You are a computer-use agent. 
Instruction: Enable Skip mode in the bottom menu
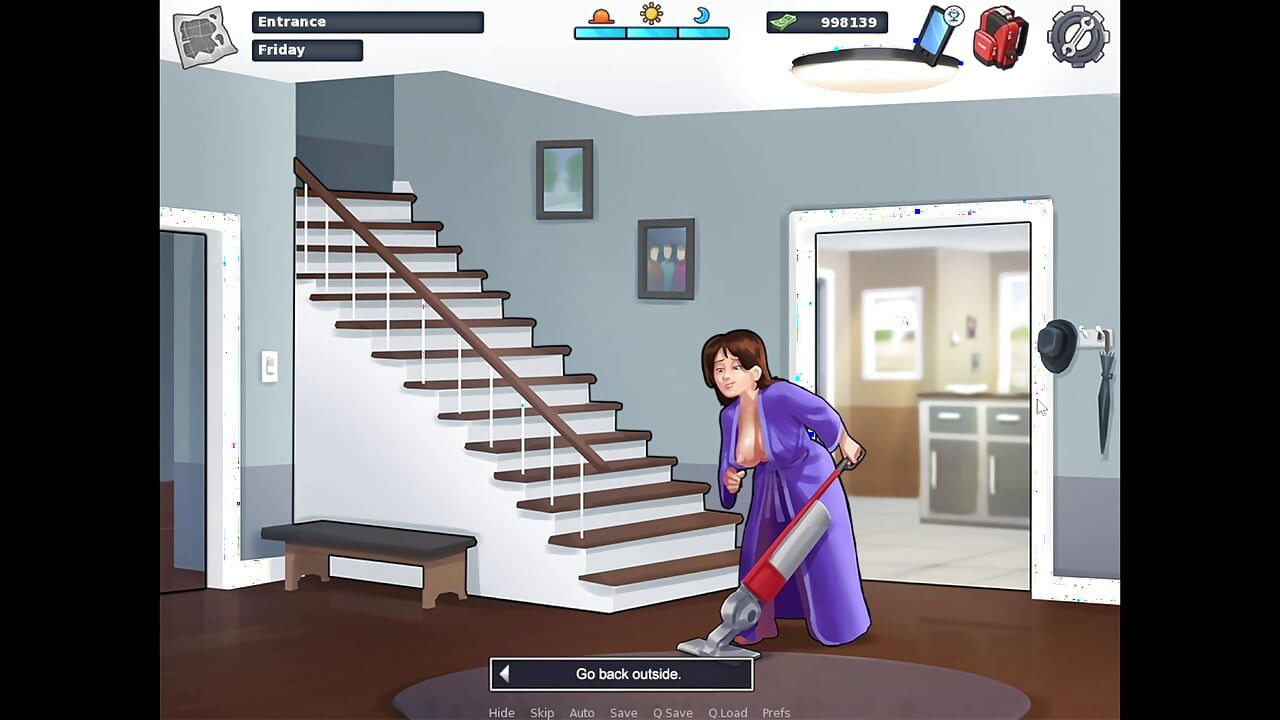[x=542, y=712]
